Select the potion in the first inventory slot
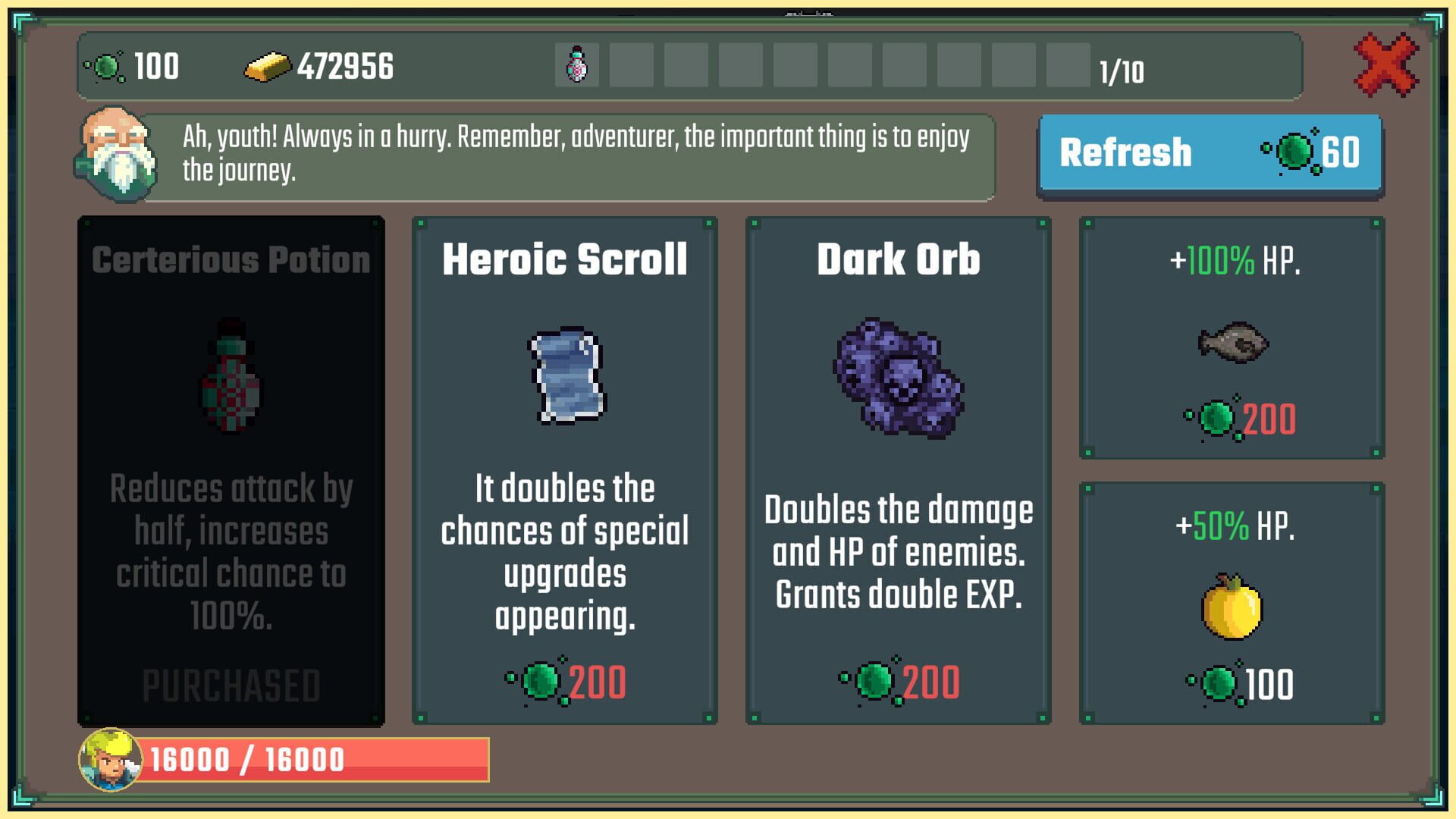The width and height of the screenshot is (1456, 819). (x=577, y=67)
